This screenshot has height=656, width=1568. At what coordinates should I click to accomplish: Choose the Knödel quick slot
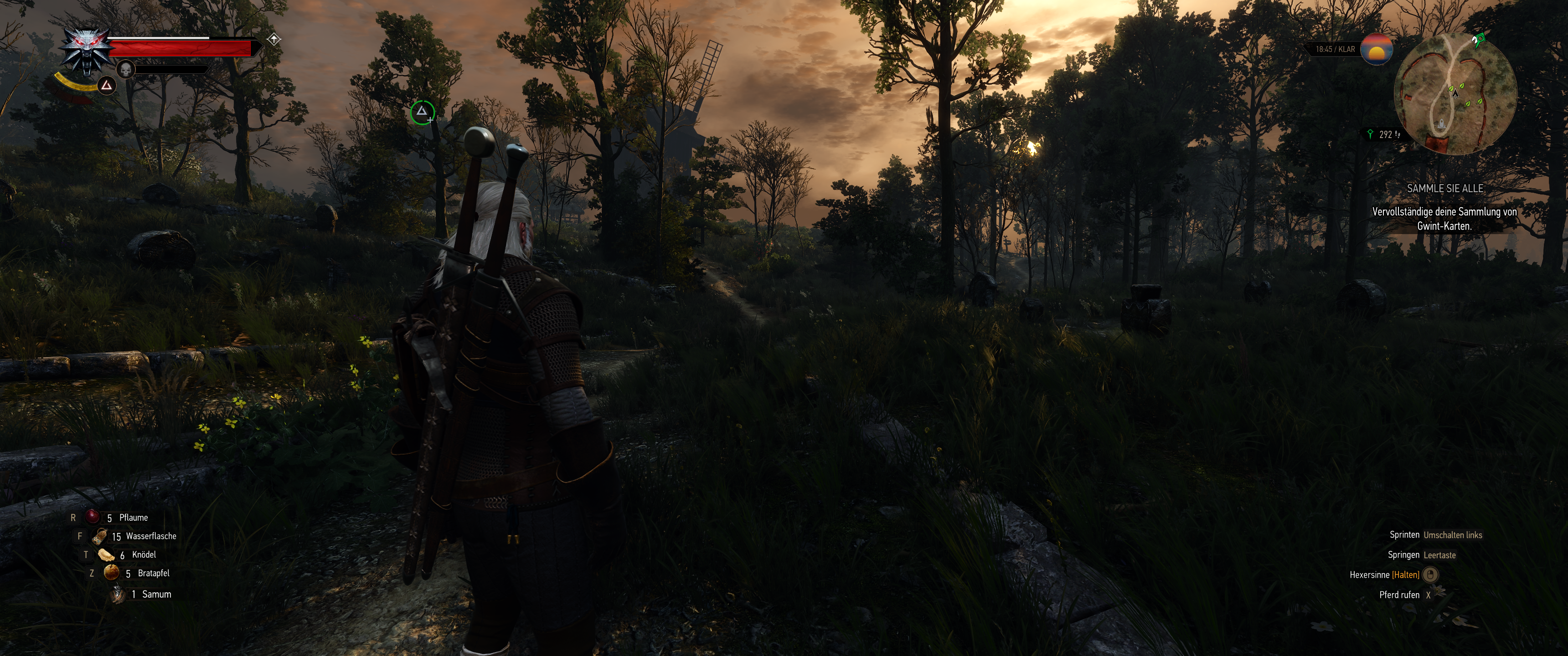tap(107, 555)
